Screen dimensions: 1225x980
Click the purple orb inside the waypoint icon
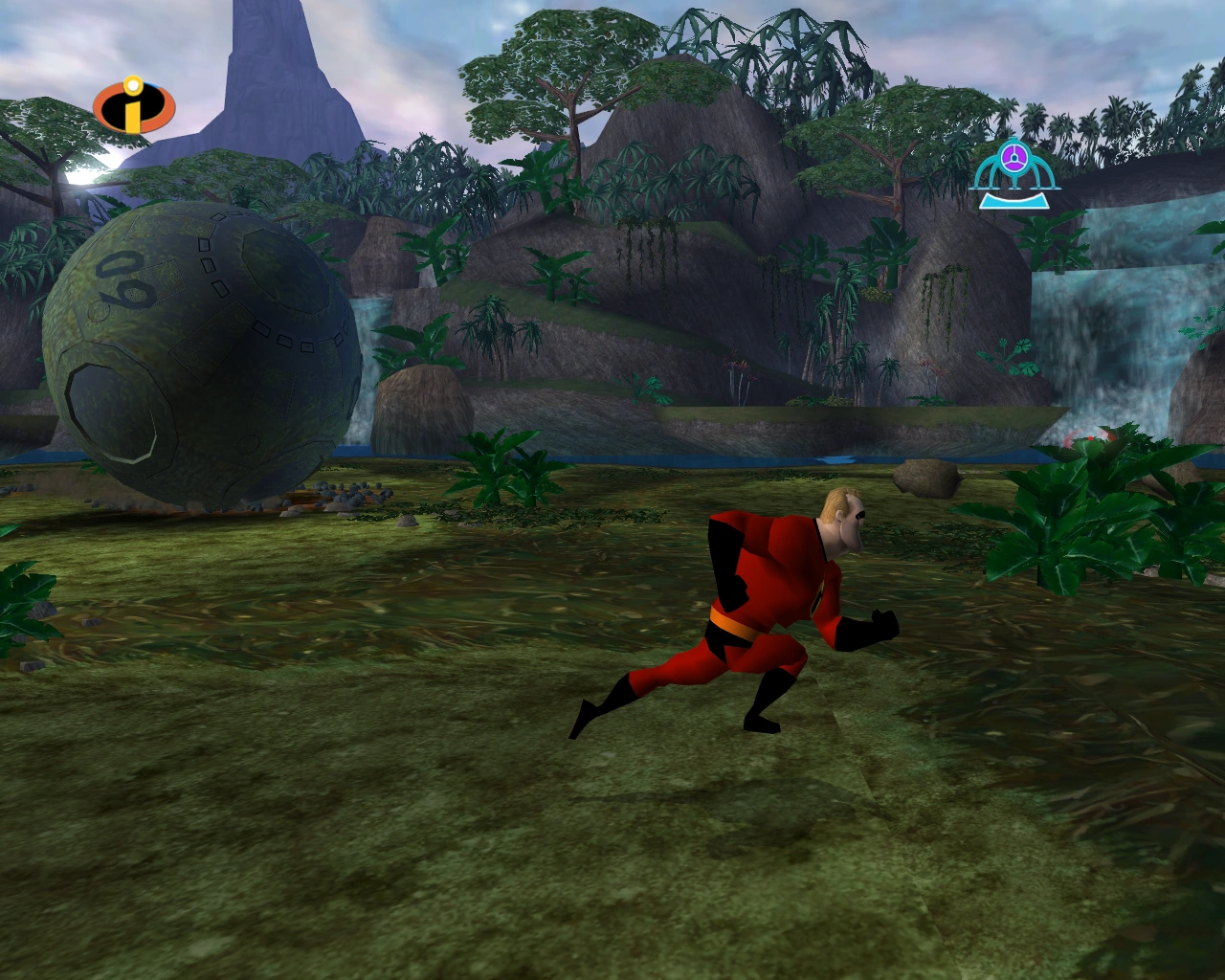1015,156
